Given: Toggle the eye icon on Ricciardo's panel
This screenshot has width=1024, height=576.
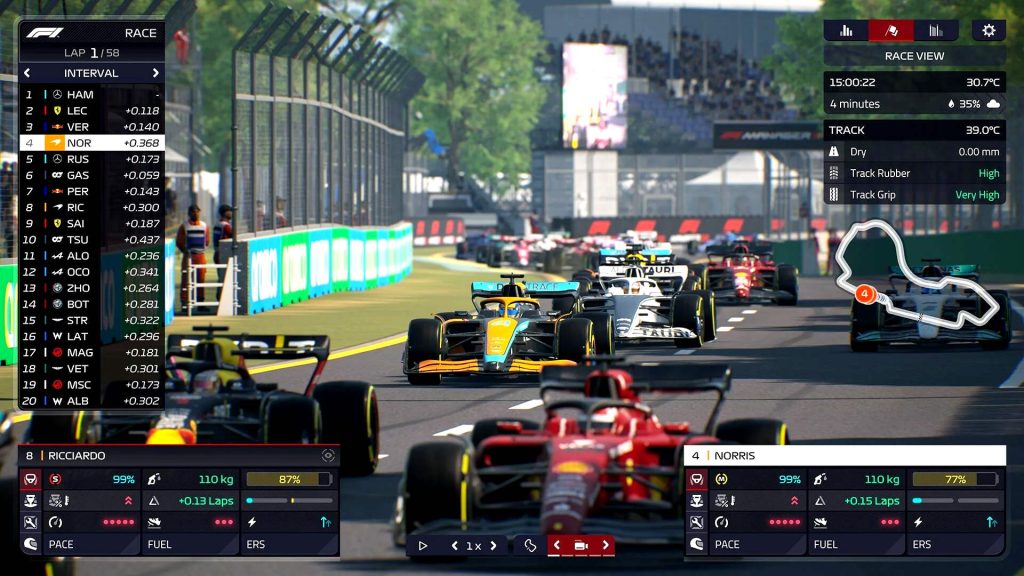Looking at the screenshot, I should click(327, 455).
